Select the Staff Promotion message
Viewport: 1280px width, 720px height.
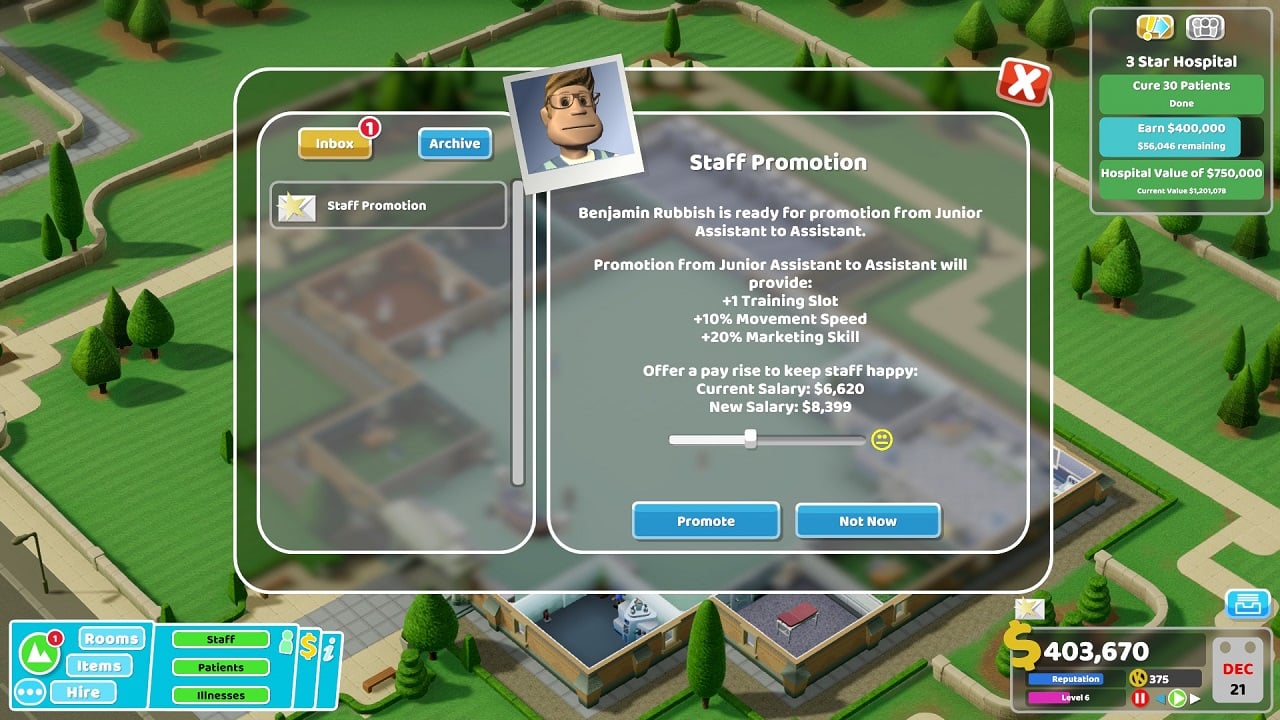pos(388,206)
